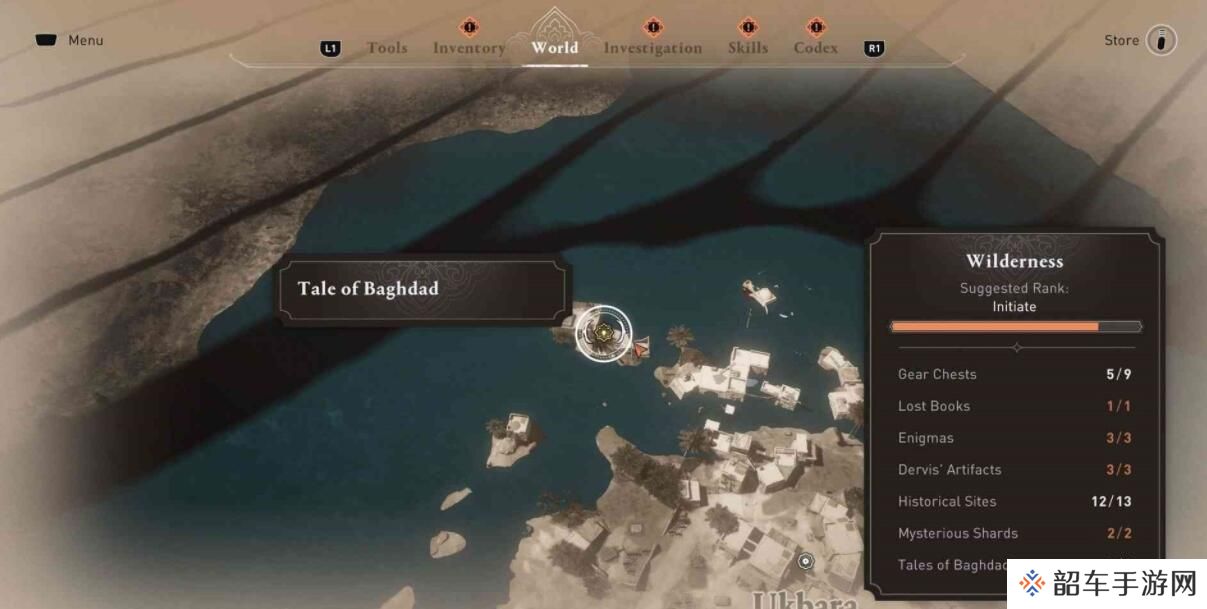The width and height of the screenshot is (1207, 609).
Task: Open the Skills tab
Action: coord(747,48)
